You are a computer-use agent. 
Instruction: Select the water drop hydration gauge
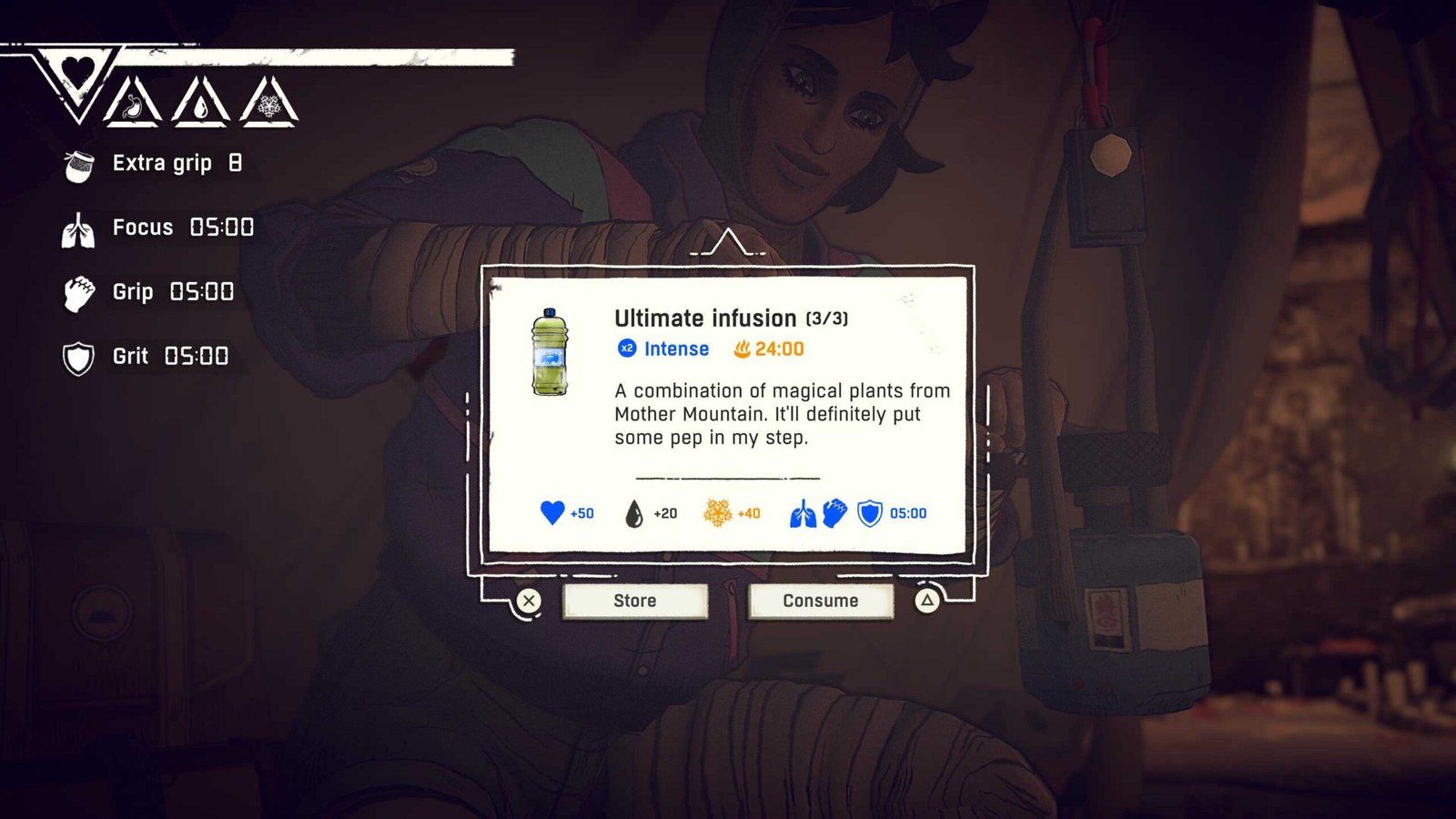click(x=201, y=105)
